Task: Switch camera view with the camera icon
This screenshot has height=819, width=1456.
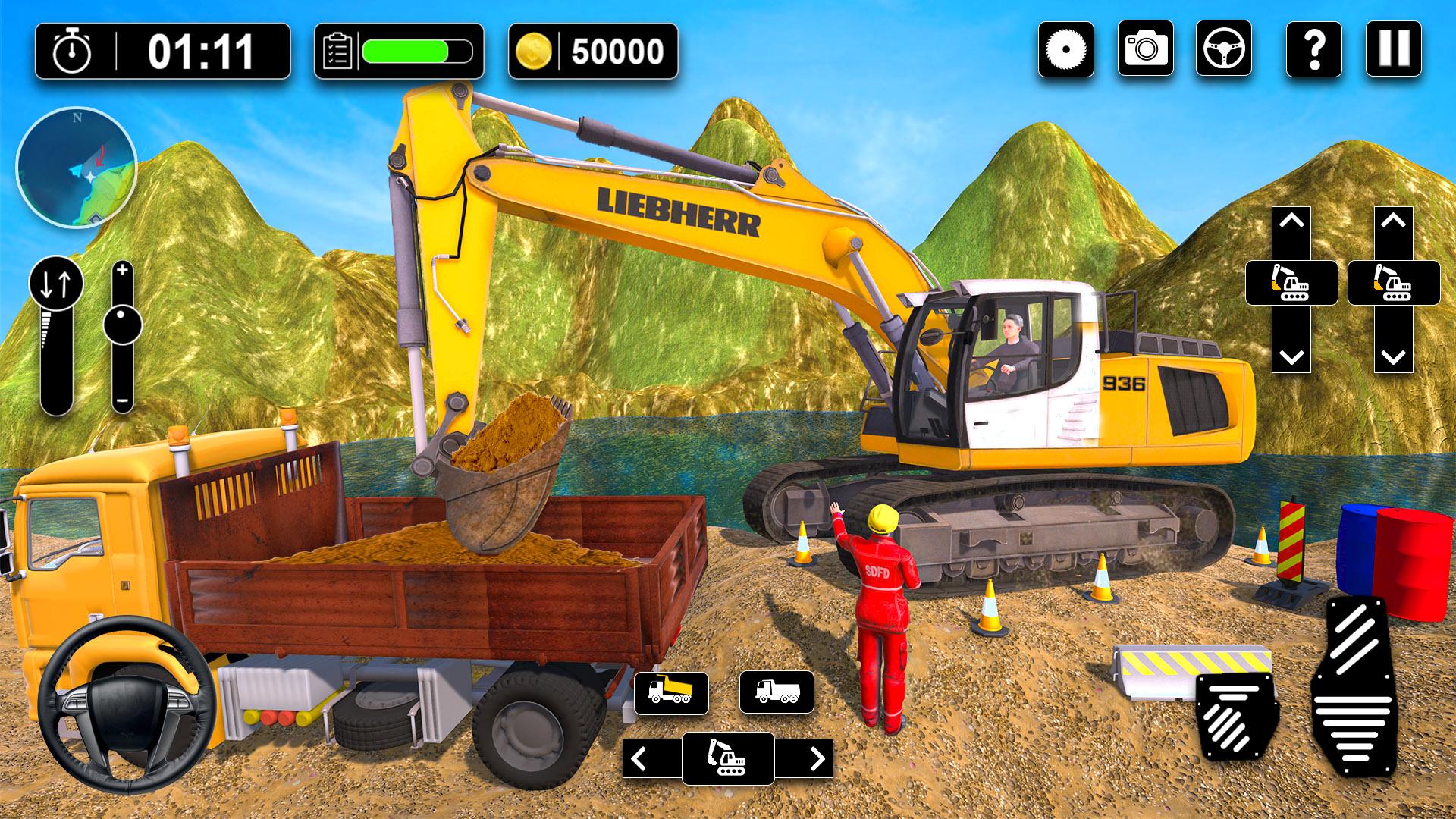Action: pyautogui.click(x=1145, y=49)
